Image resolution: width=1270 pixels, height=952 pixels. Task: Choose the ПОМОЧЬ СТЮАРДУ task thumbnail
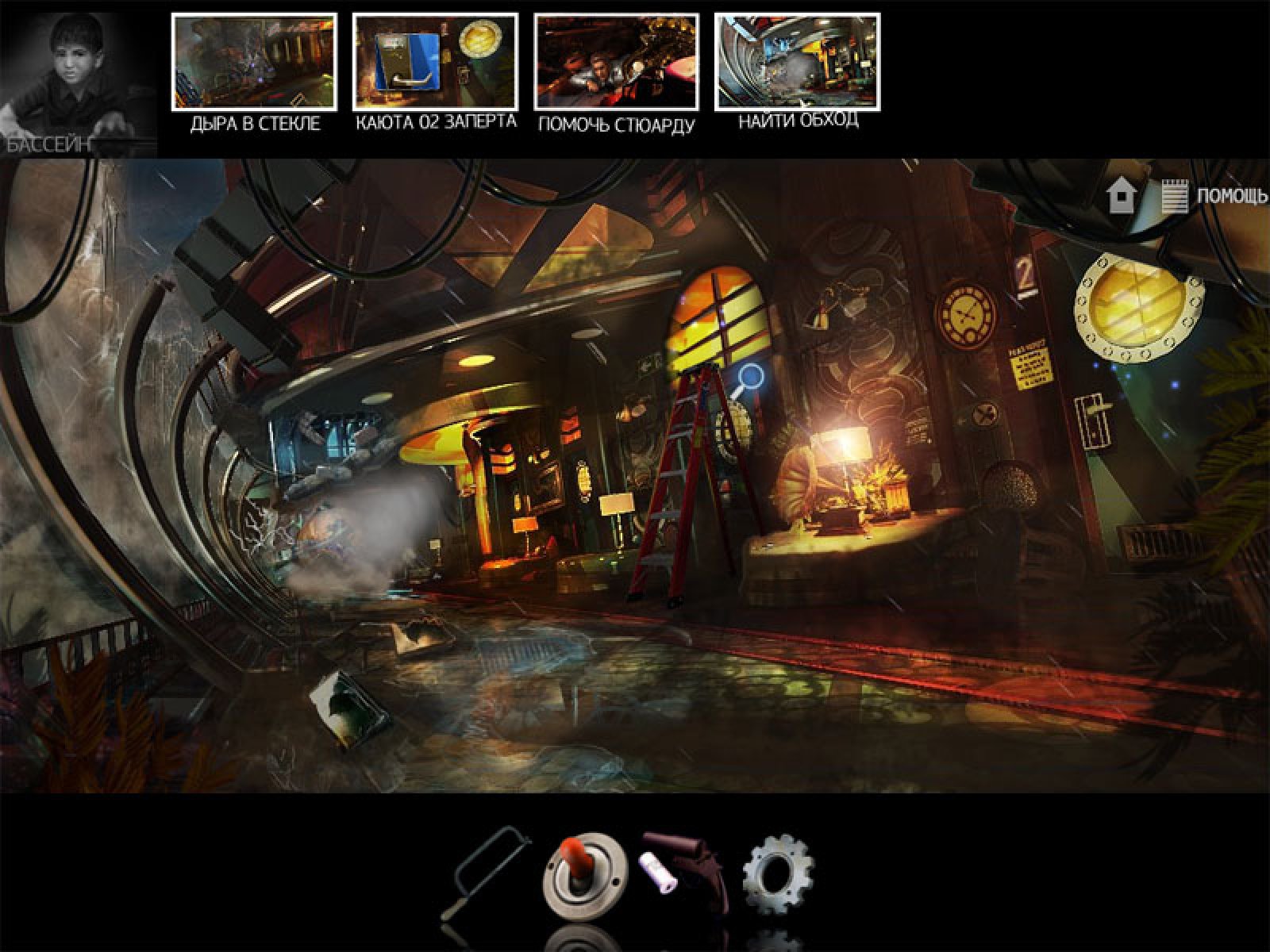point(616,62)
